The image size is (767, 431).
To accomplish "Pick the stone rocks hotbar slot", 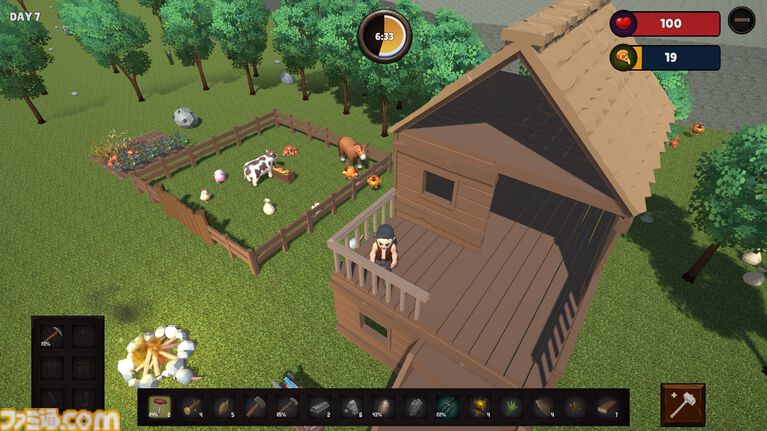I will [x=352, y=406].
